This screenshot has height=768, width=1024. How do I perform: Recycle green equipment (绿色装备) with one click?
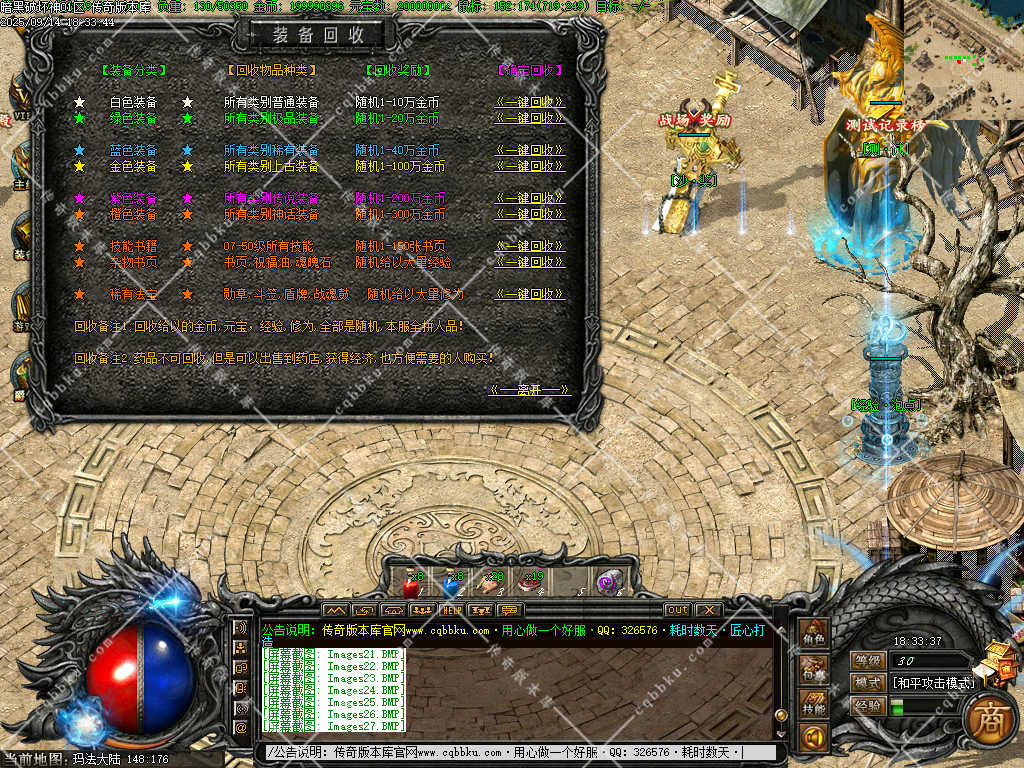(530, 118)
